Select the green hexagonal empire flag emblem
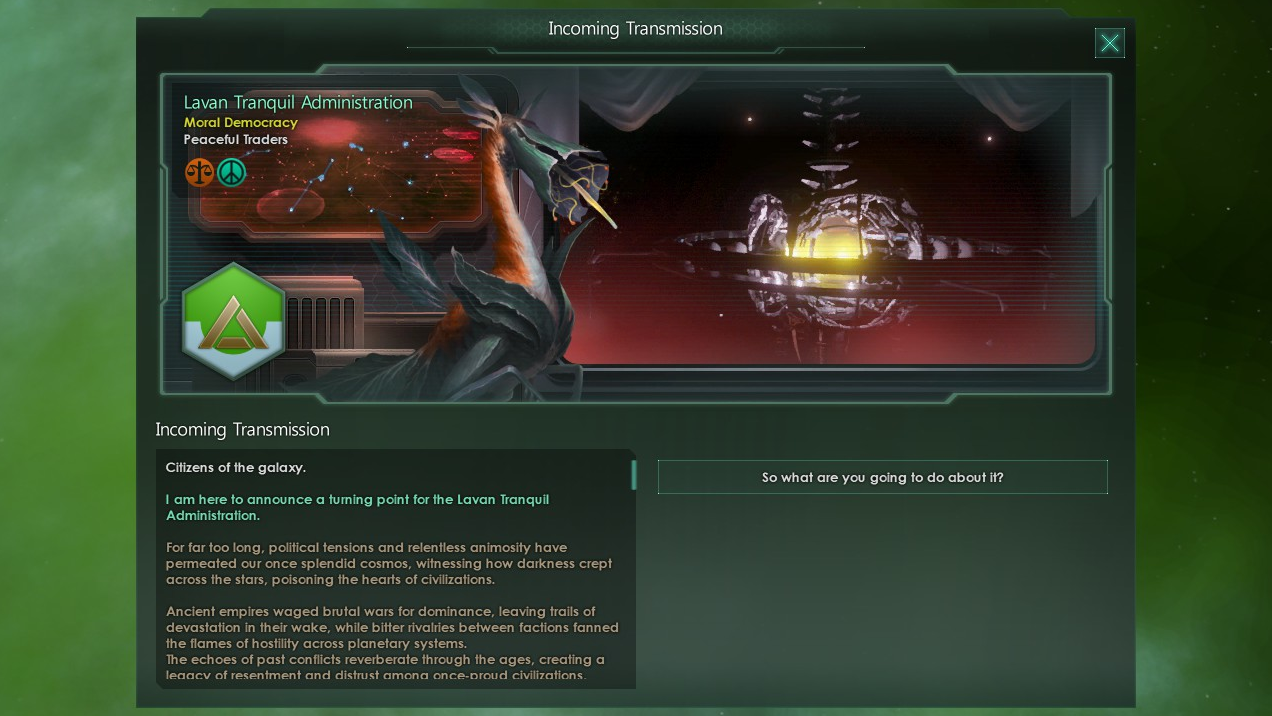This screenshot has width=1272, height=716. (x=234, y=321)
